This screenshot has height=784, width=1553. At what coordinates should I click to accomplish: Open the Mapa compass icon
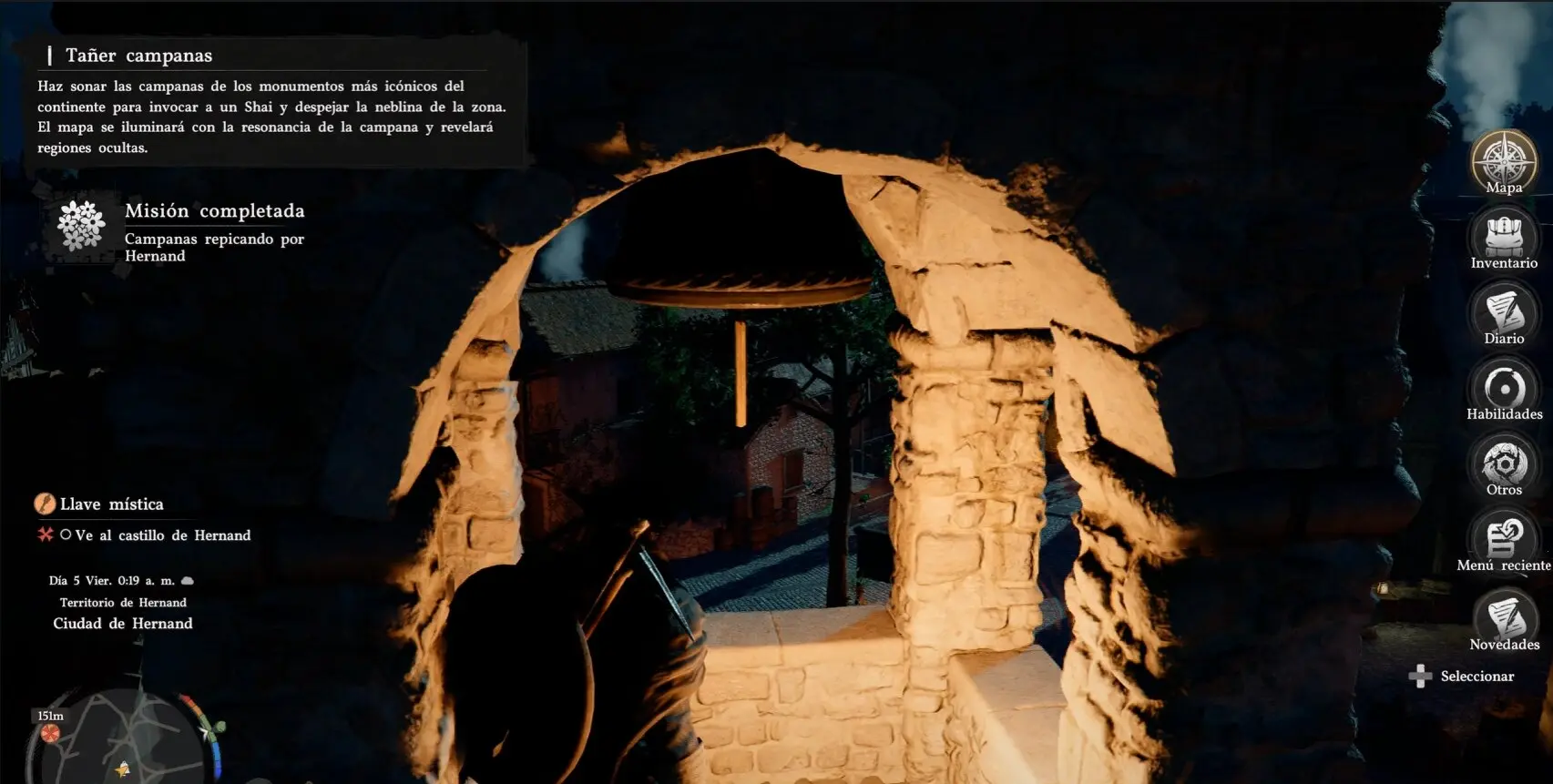(1504, 161)
